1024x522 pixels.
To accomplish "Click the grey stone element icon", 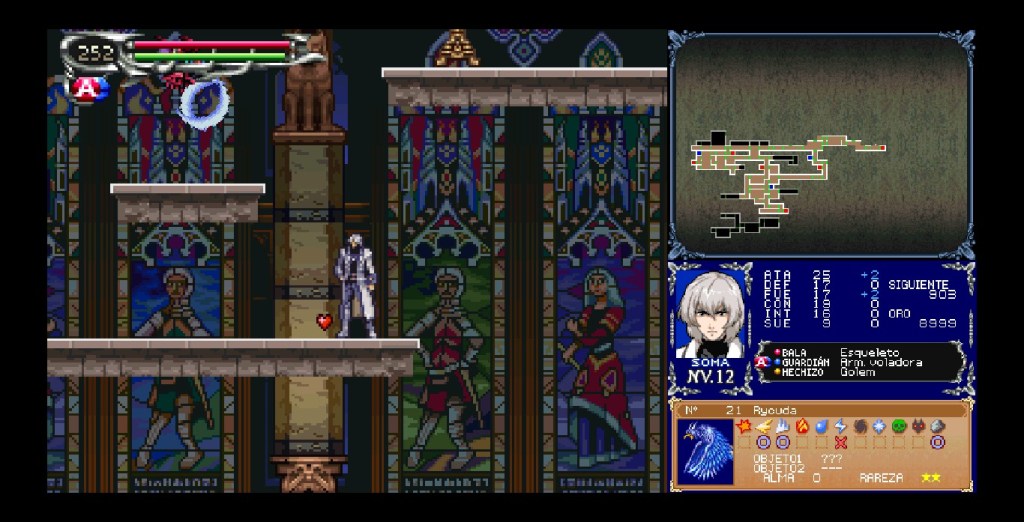I will tap(937, 426).
